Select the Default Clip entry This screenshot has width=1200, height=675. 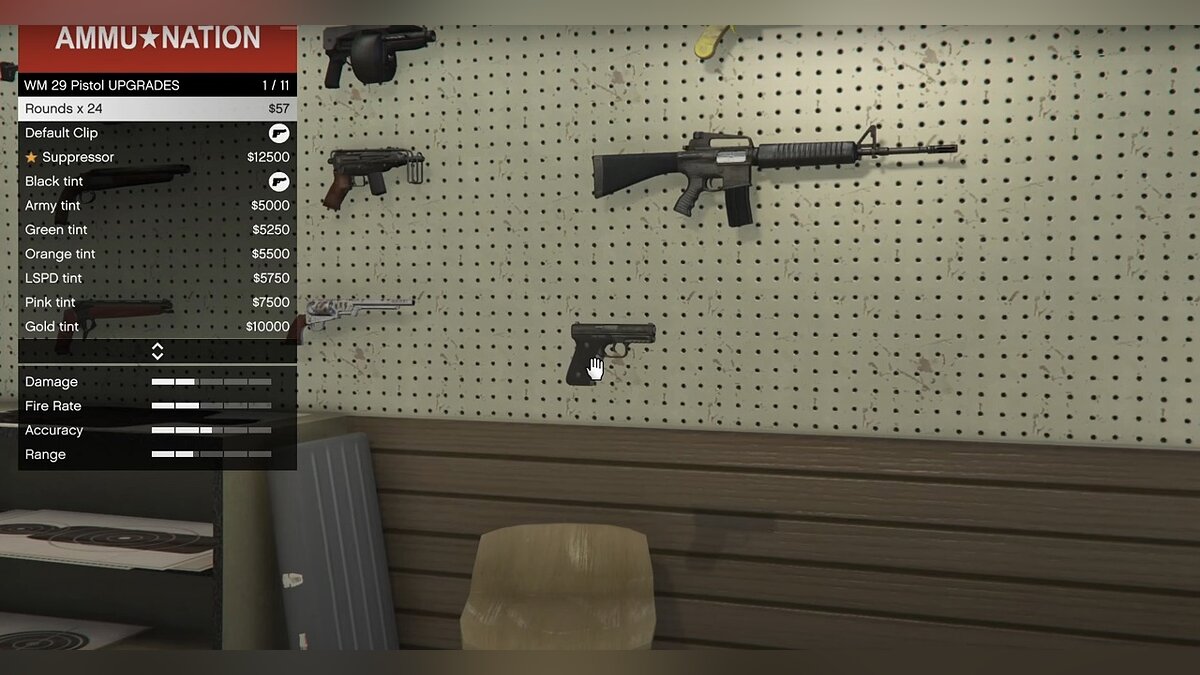[157, 133]
